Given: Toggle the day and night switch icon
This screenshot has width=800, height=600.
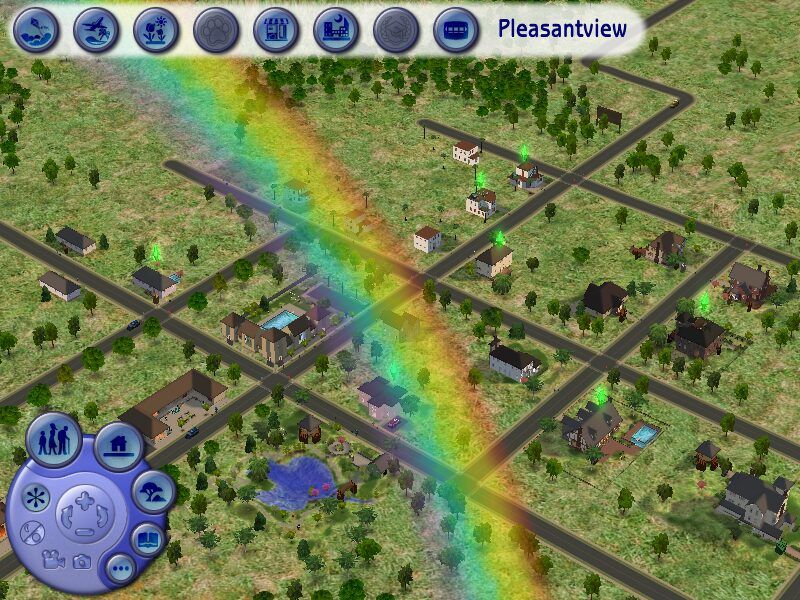Looking at the screenshot, I should click(x=31, y=532).
